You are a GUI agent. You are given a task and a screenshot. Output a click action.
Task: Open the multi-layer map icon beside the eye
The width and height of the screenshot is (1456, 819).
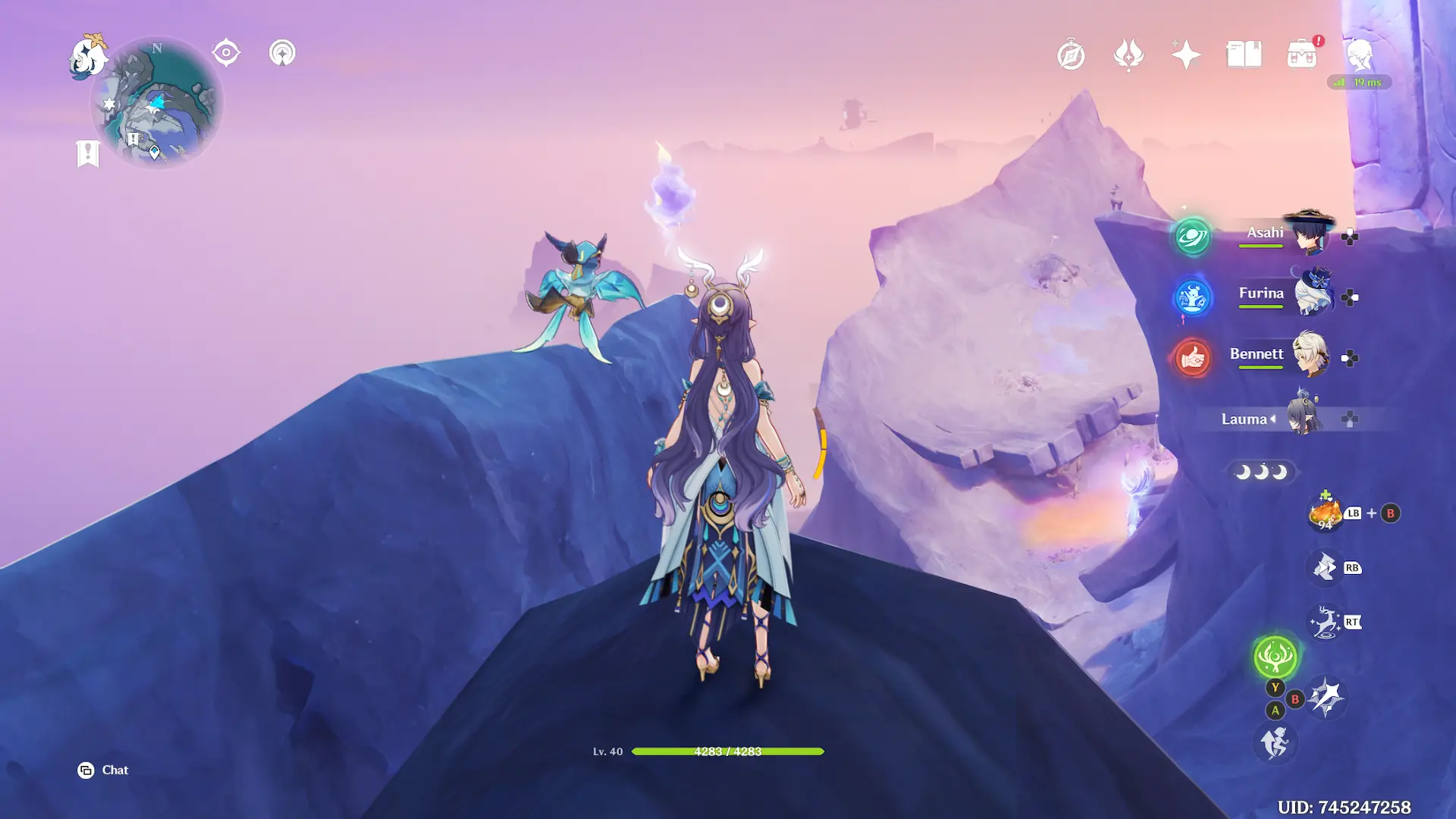point(282,53)
